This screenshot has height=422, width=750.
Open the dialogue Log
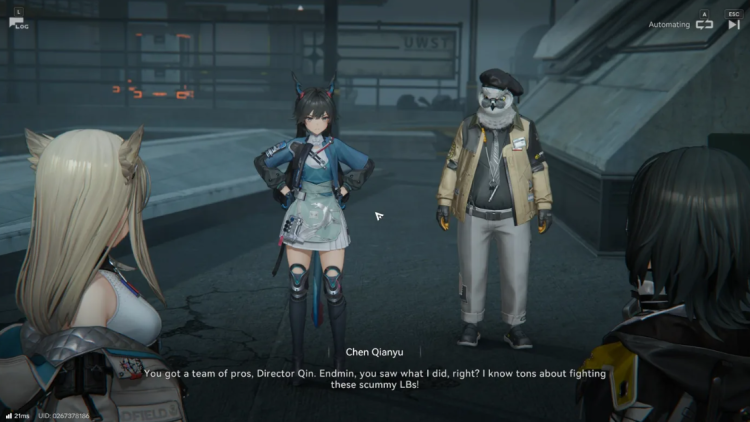click(x=17, y=22)
